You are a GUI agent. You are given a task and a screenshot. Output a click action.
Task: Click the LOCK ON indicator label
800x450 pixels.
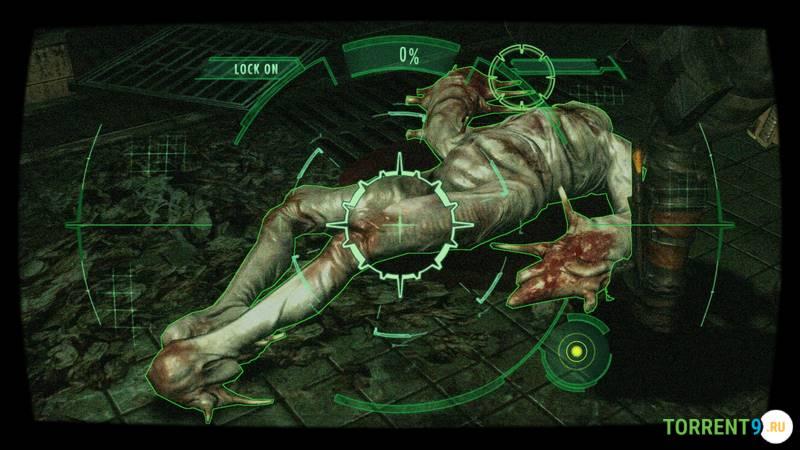point(255,69)
